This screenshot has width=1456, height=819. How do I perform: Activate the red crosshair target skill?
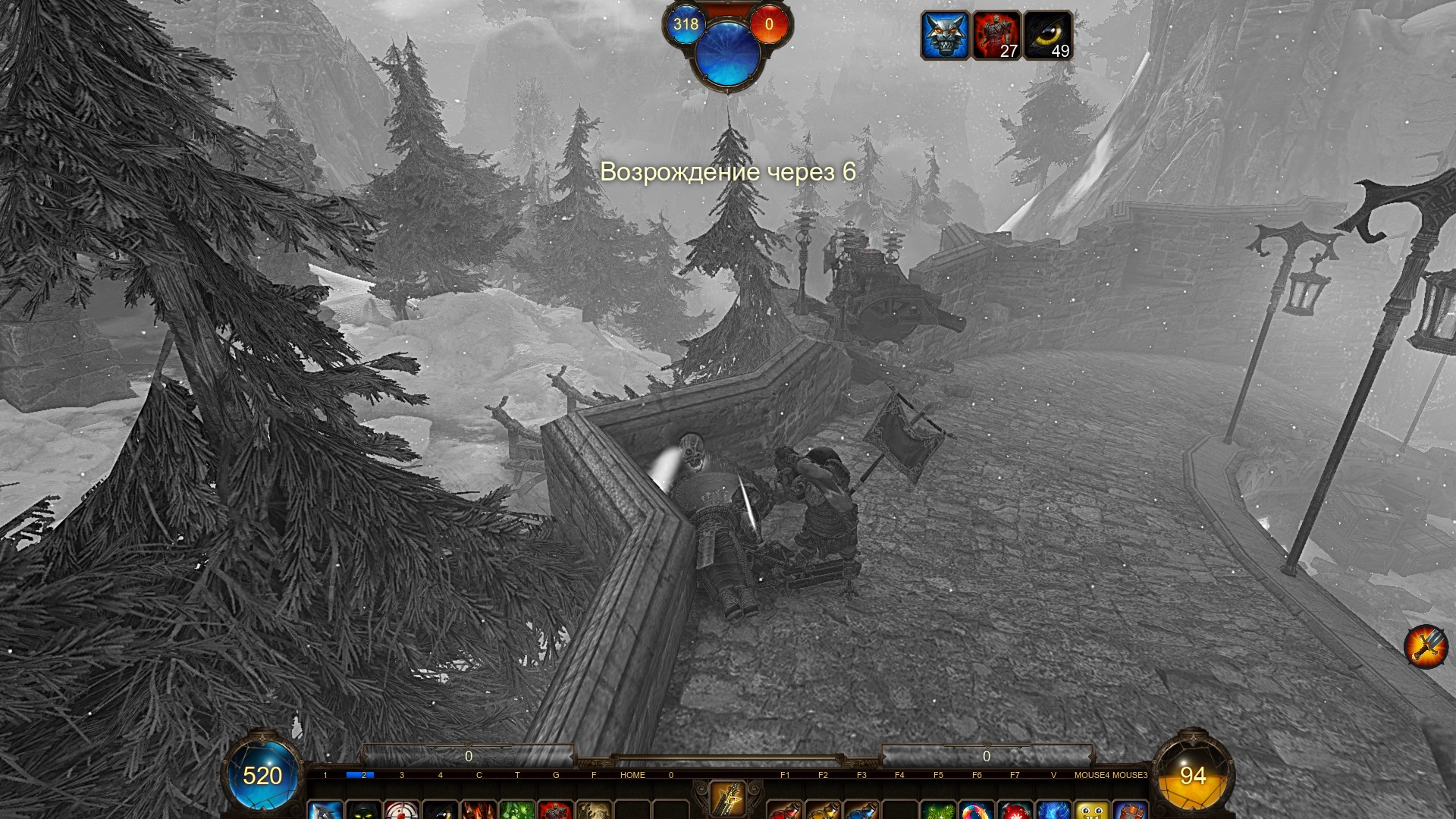tap(402, 810)
